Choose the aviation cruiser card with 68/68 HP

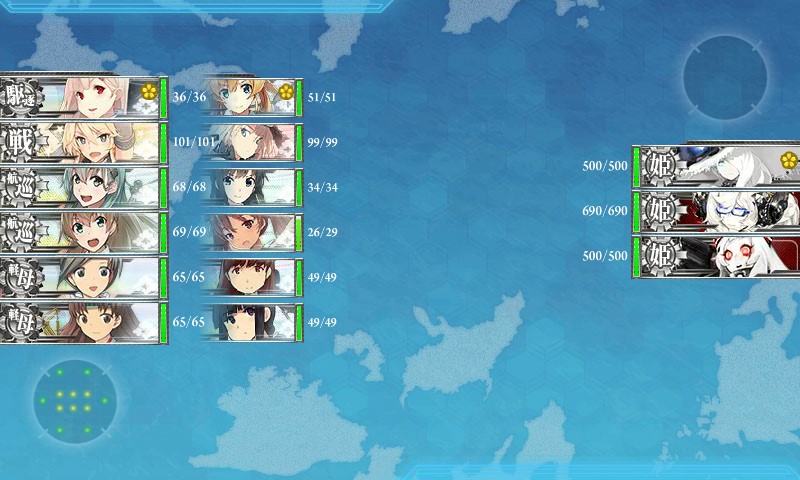point(82,187)
